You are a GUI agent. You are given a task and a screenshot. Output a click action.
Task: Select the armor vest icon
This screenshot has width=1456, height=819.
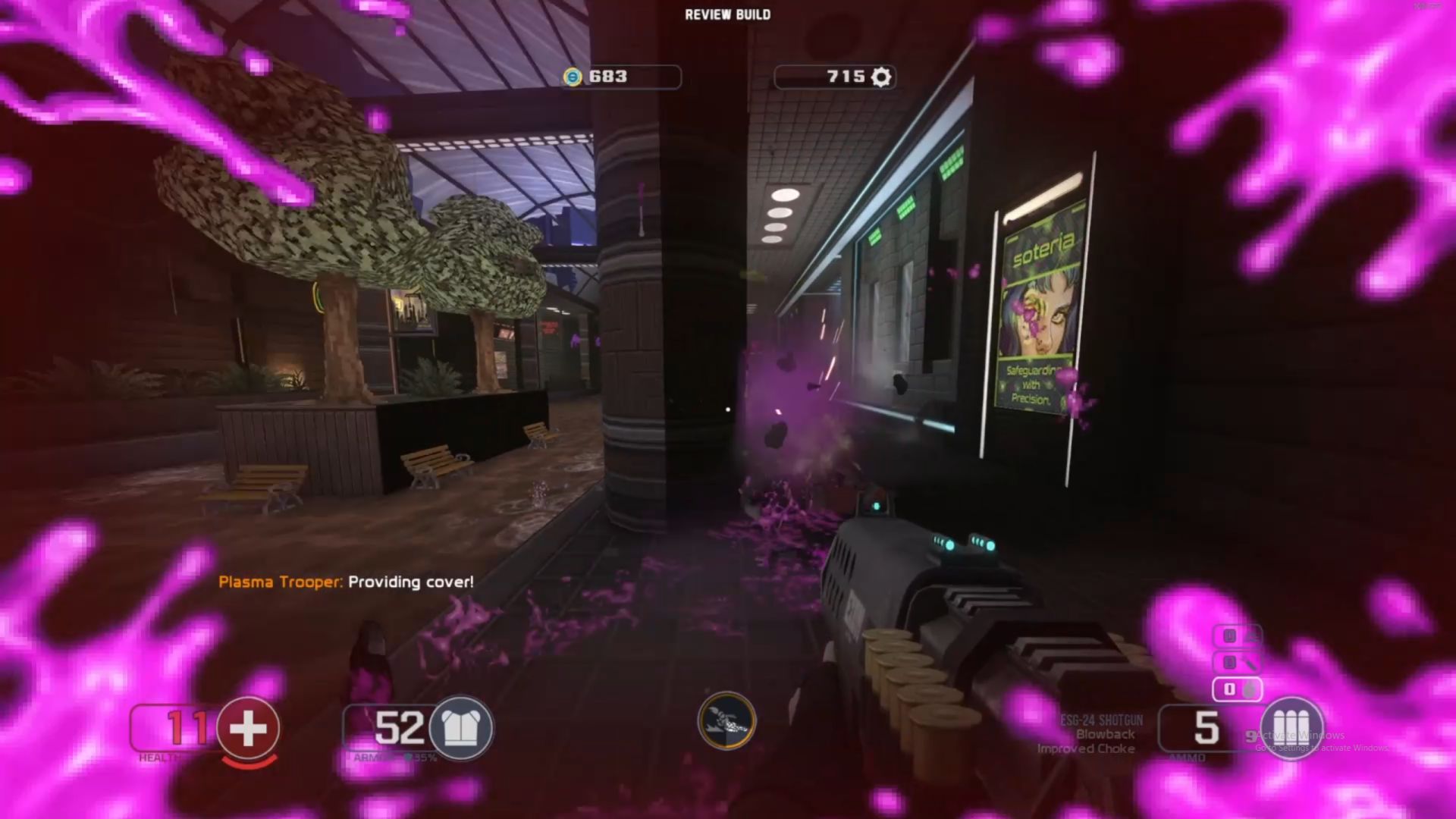pyautogui.click(x=461, y=729)
